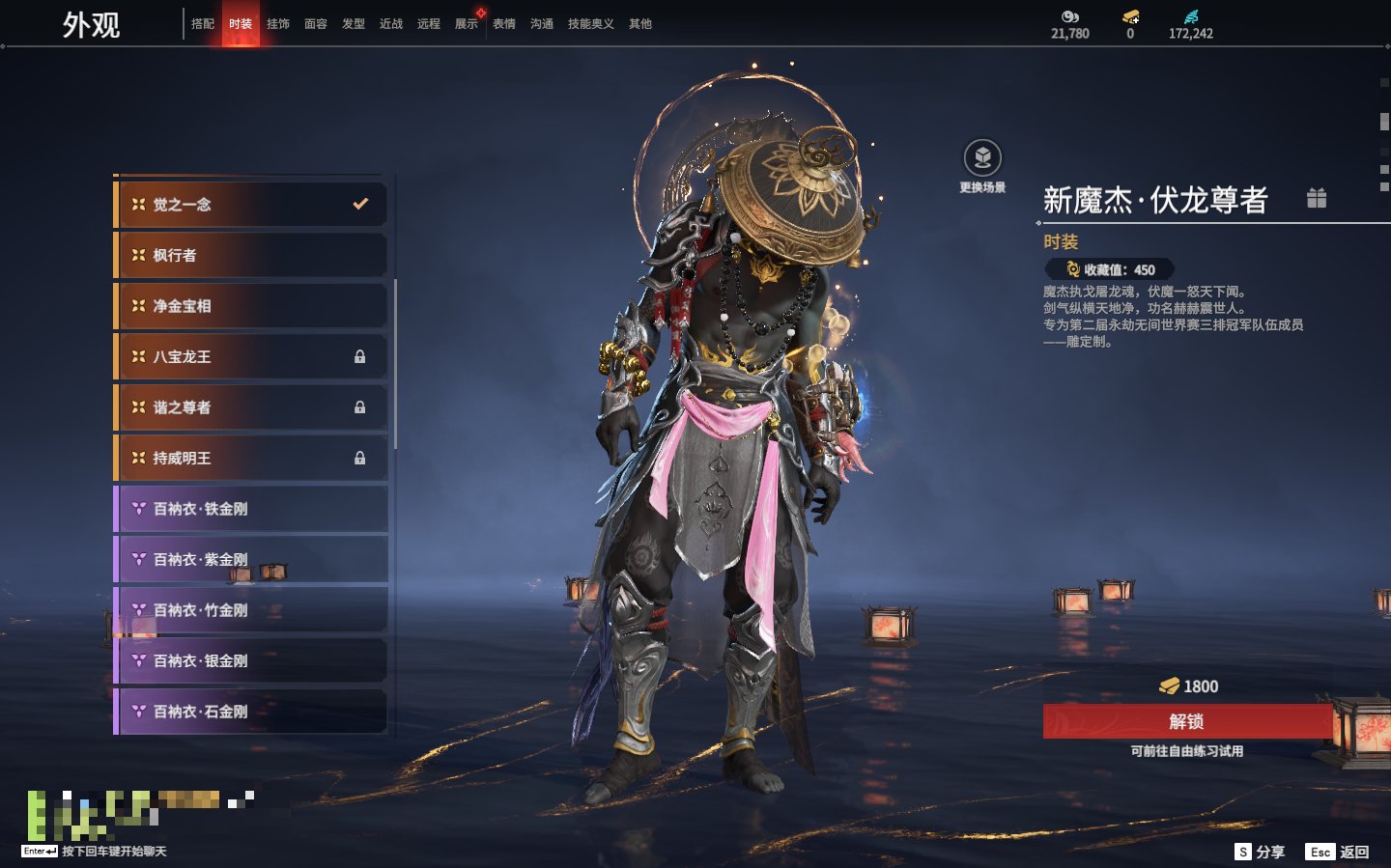Select the 面容 tab
This screenshot has width=1391, height=868.
(316, 24)
